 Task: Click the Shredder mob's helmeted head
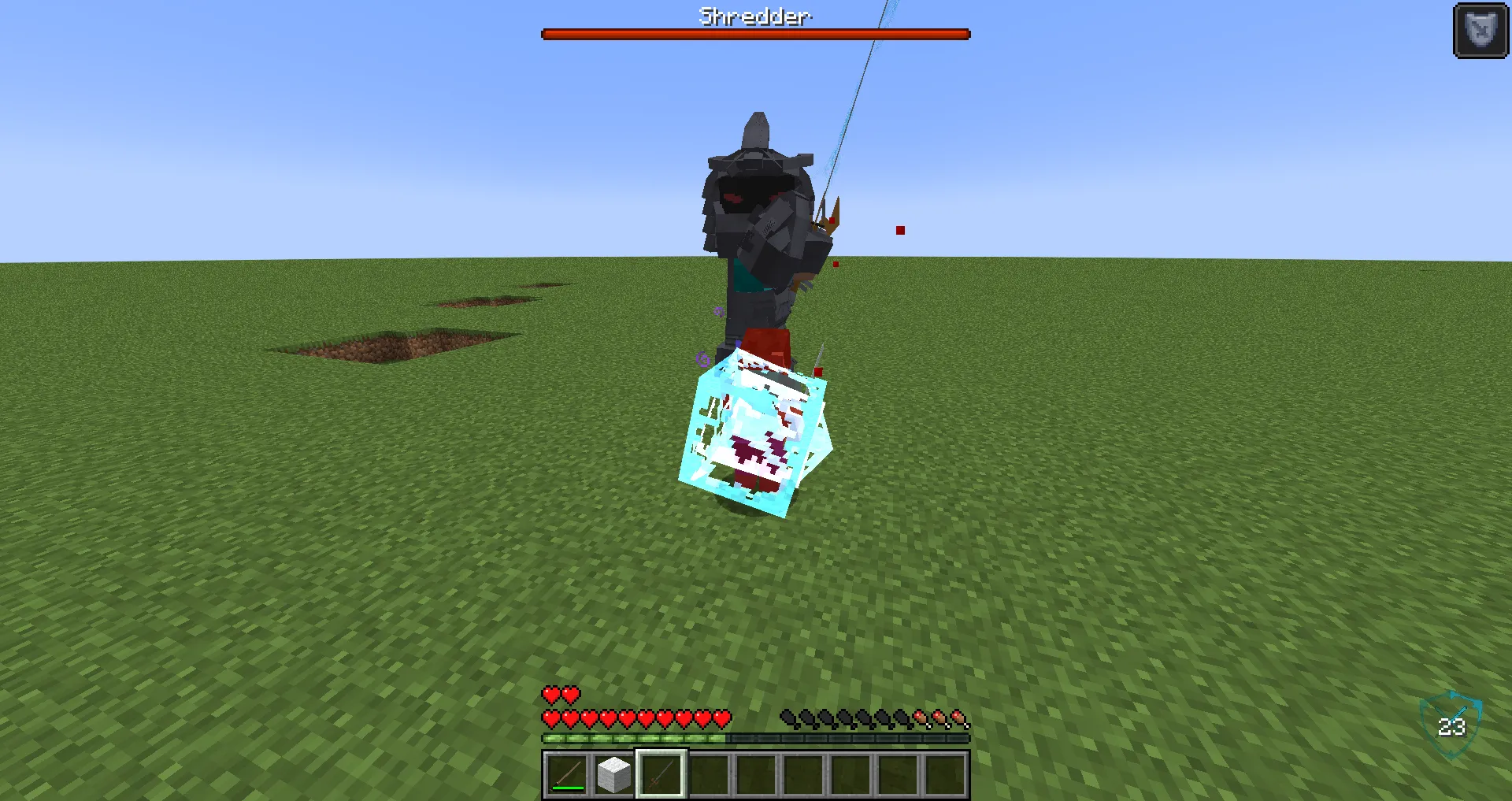(x=756, y=181)
